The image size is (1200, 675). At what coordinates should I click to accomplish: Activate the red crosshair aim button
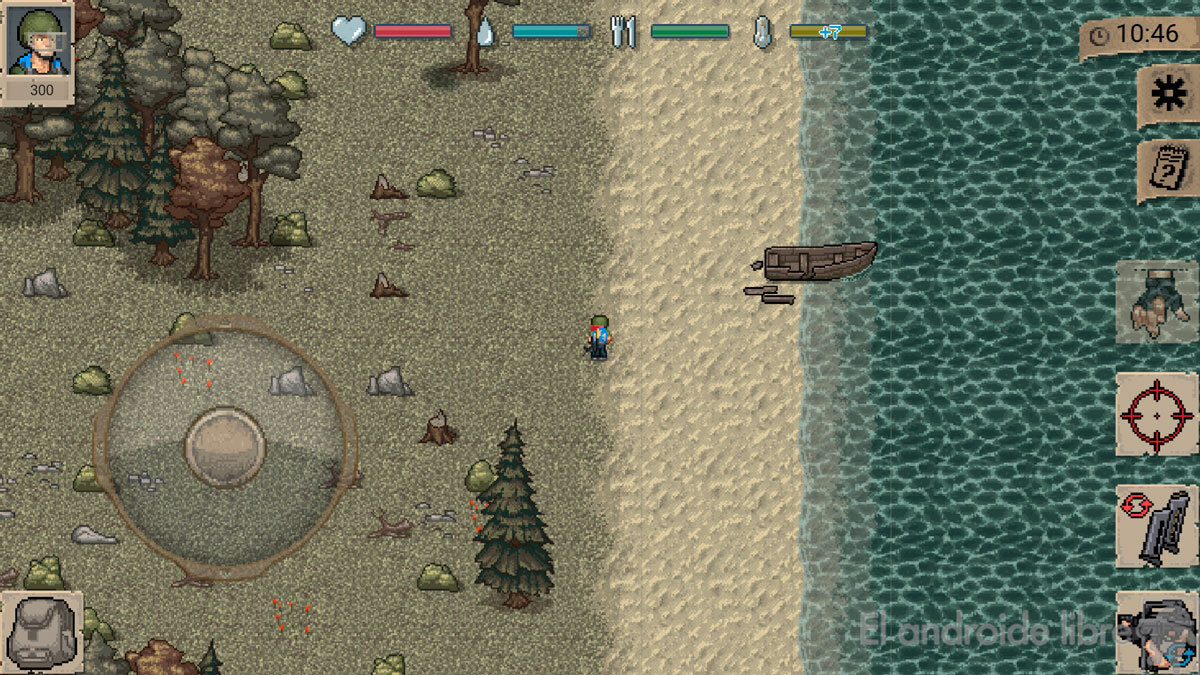pyautogui.click(x=1156, y=414)
